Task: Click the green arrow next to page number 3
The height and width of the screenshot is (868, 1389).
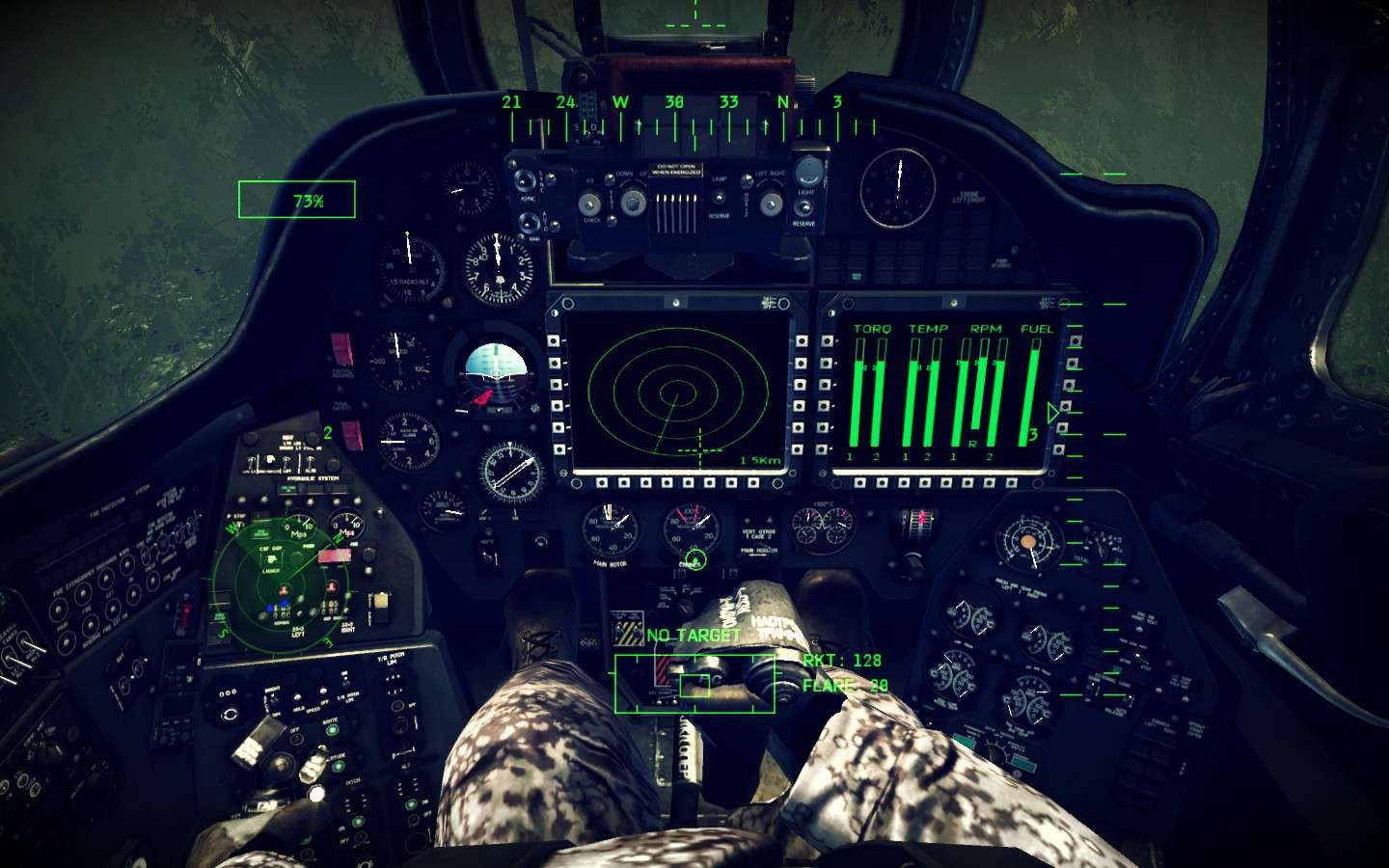Action: point(1050,412)
